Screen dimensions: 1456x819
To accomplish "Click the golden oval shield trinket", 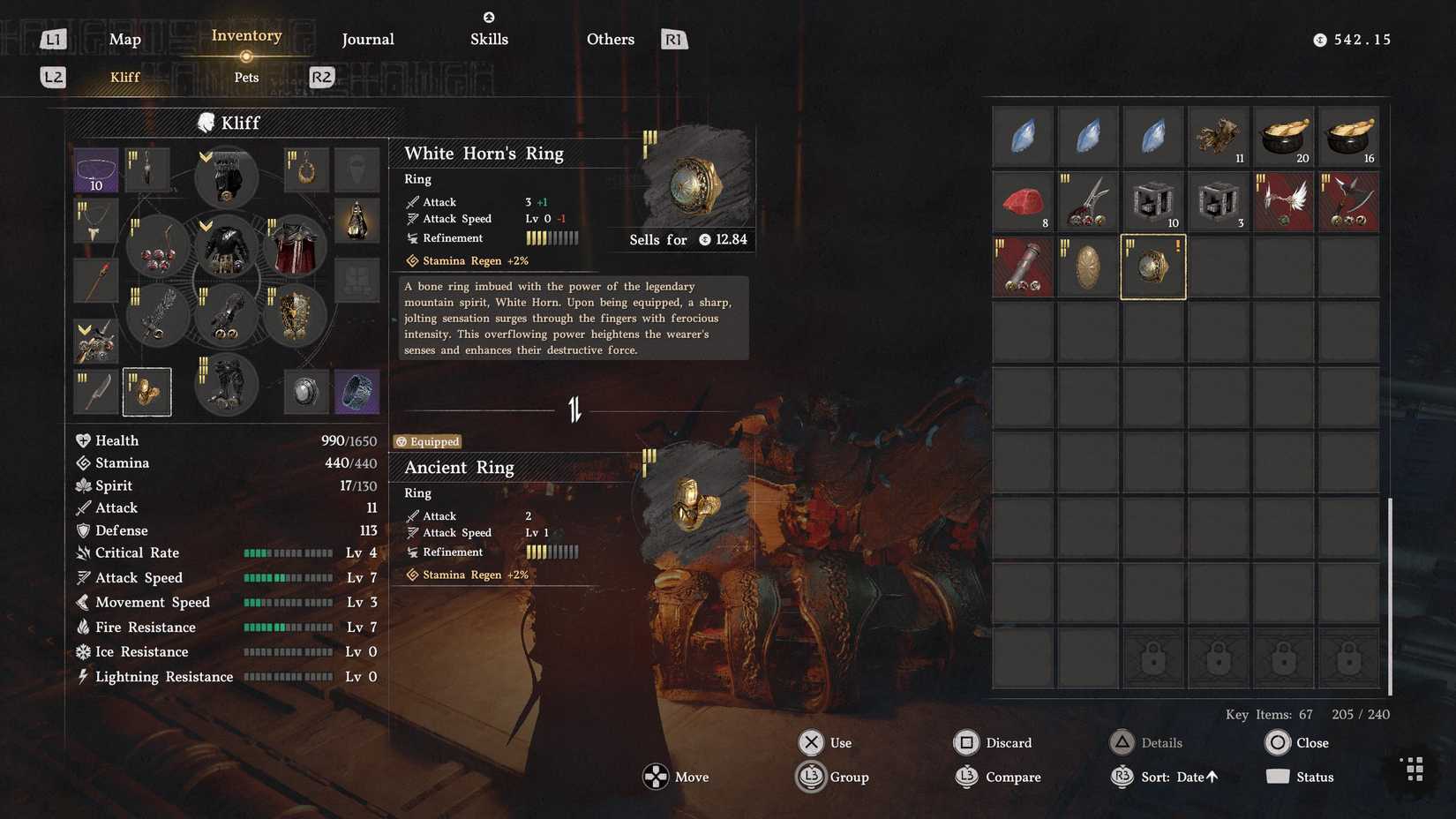I will click(x=1087, y=266).
